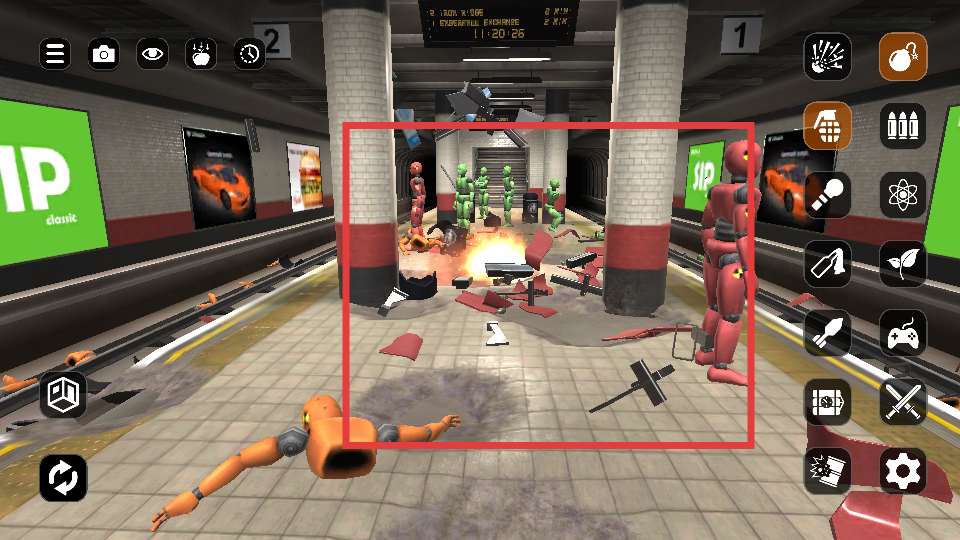The image size is (960, 540).
Task: Select the rocket missile weapon
Action: [828, 333]
